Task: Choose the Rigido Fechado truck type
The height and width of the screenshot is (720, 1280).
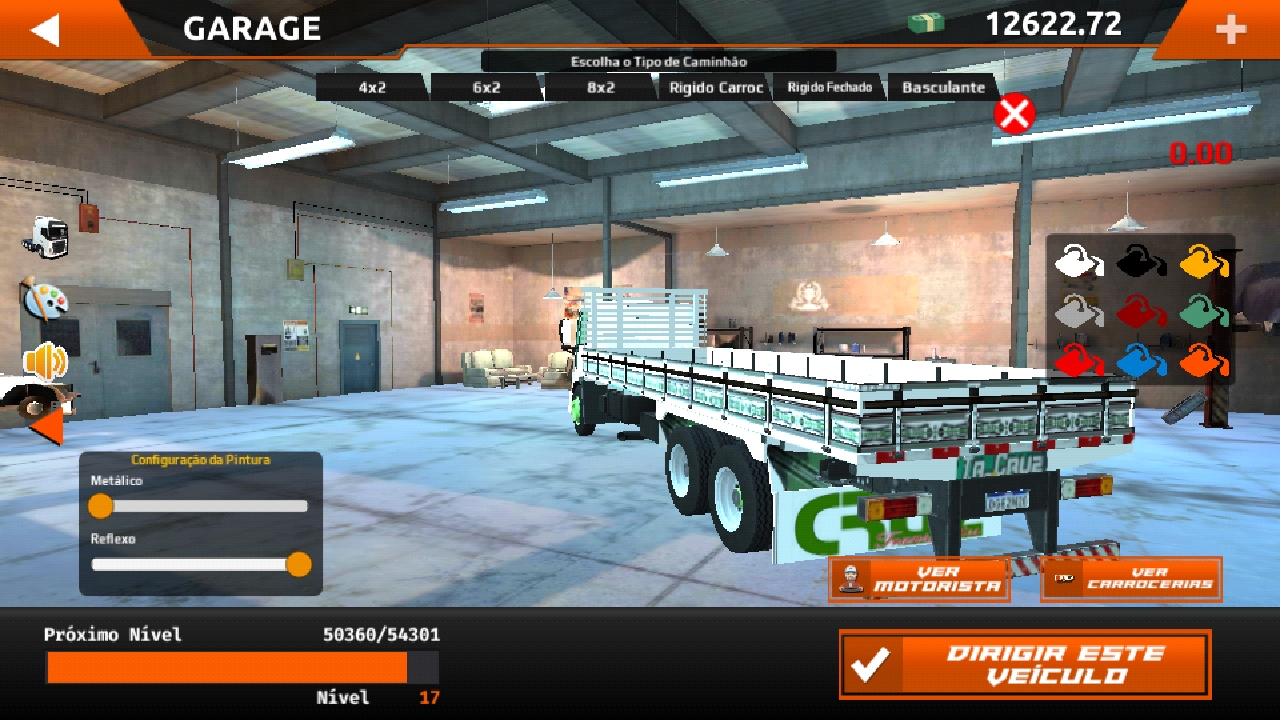Action: (829, 88)
